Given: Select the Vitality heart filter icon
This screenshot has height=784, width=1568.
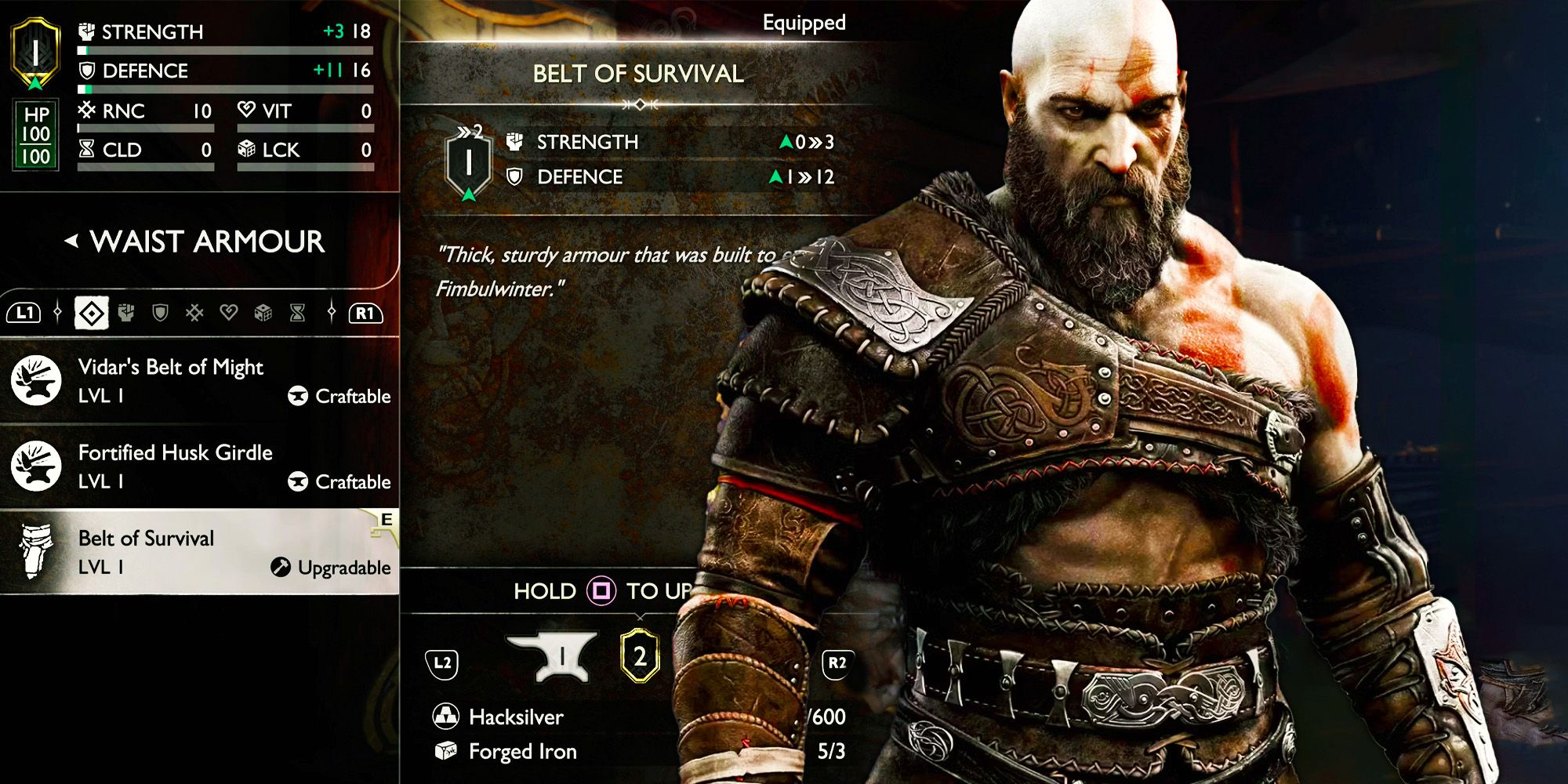Looking at the screenshot, I should 230,313.
